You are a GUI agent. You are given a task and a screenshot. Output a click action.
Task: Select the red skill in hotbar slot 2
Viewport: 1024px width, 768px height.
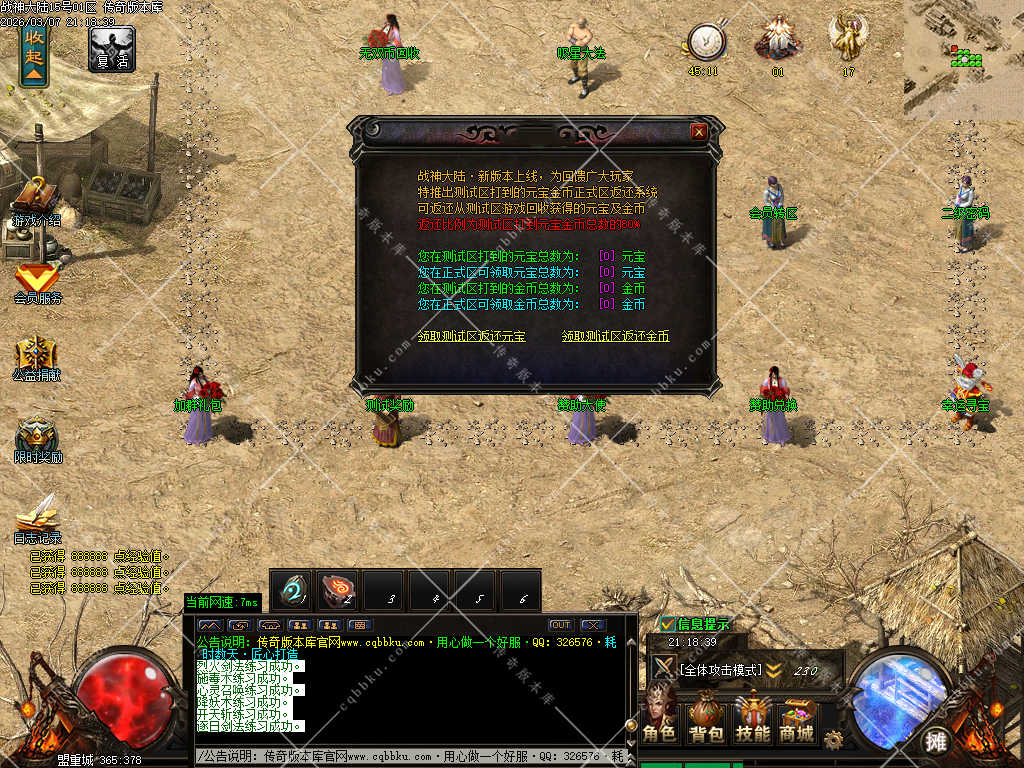(x=338, y=590)
